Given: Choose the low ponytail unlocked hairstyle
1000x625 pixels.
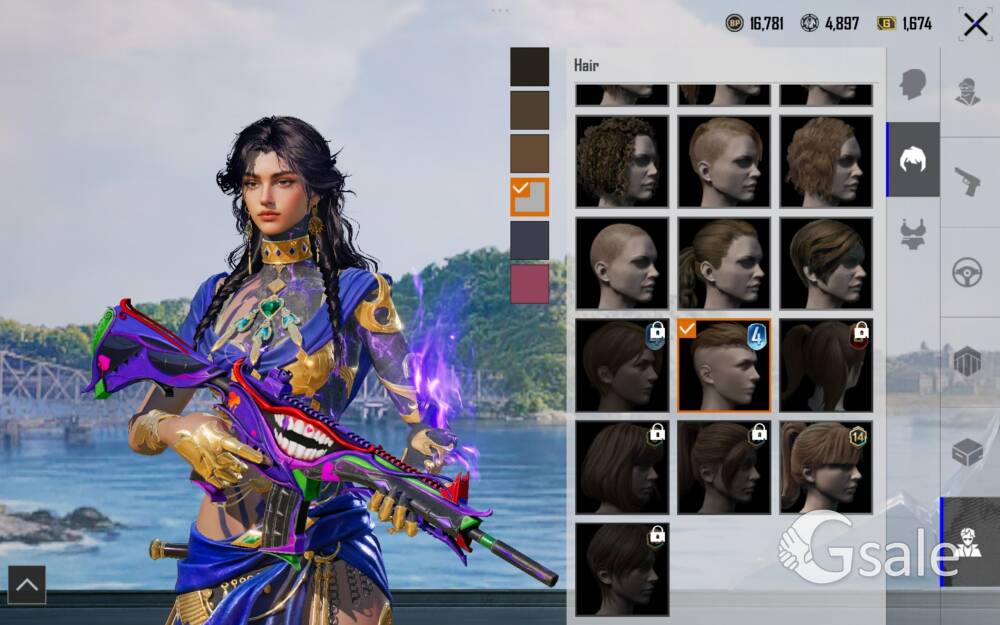Looking at the screenshot, I should (724, 263).
